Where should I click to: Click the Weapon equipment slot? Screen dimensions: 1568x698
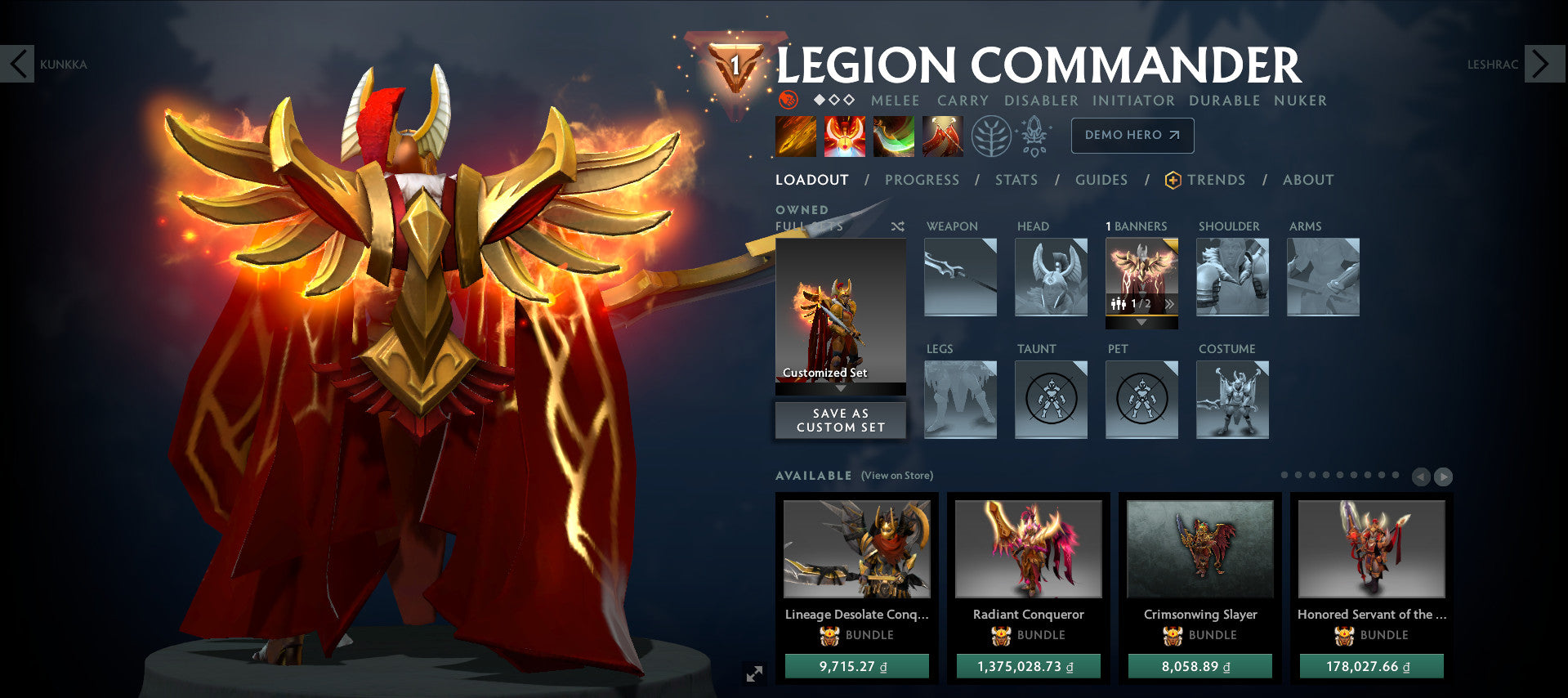coord(959,278)
